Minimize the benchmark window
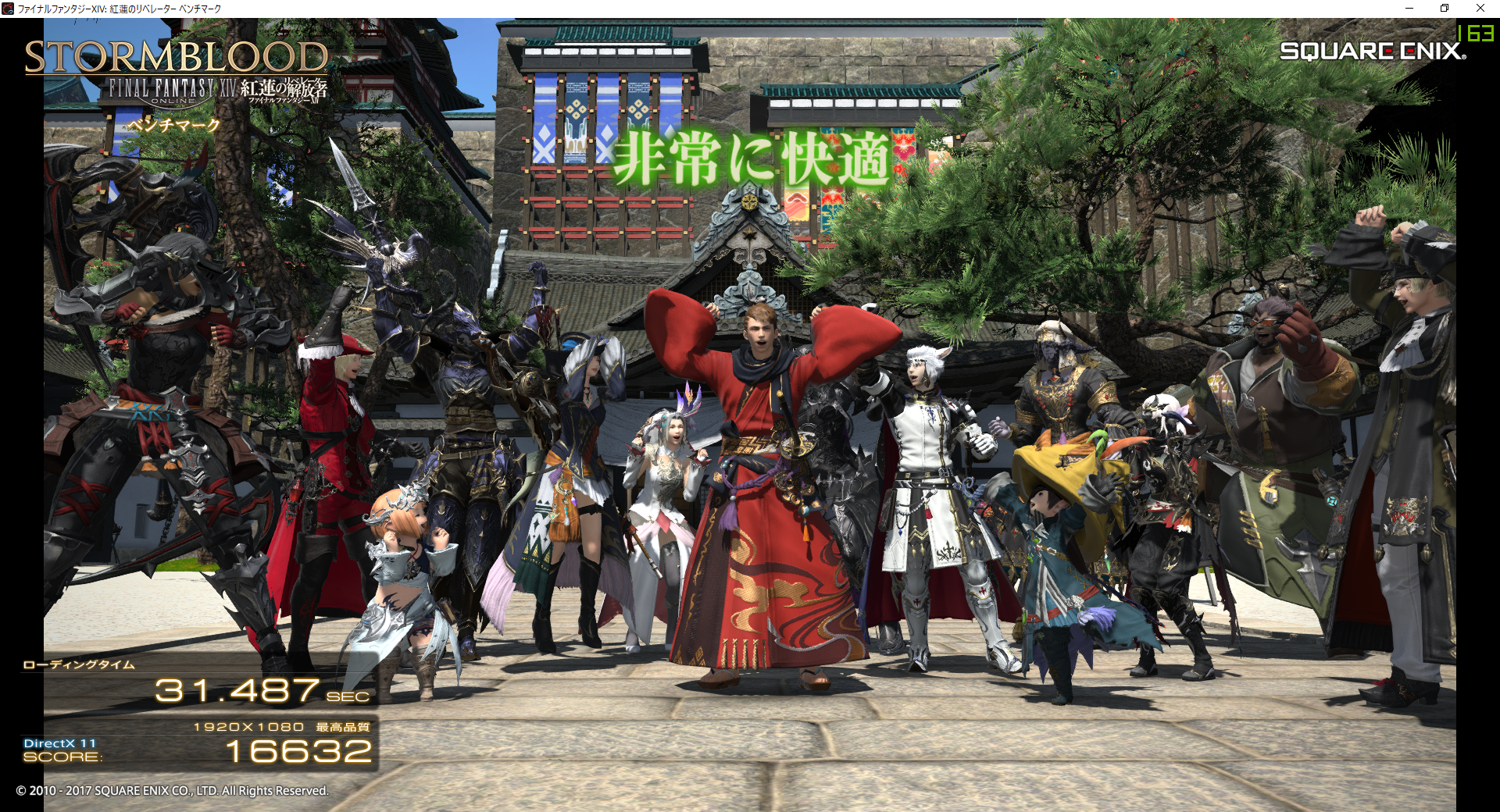1500x812 pixels. pos(1410,8)
